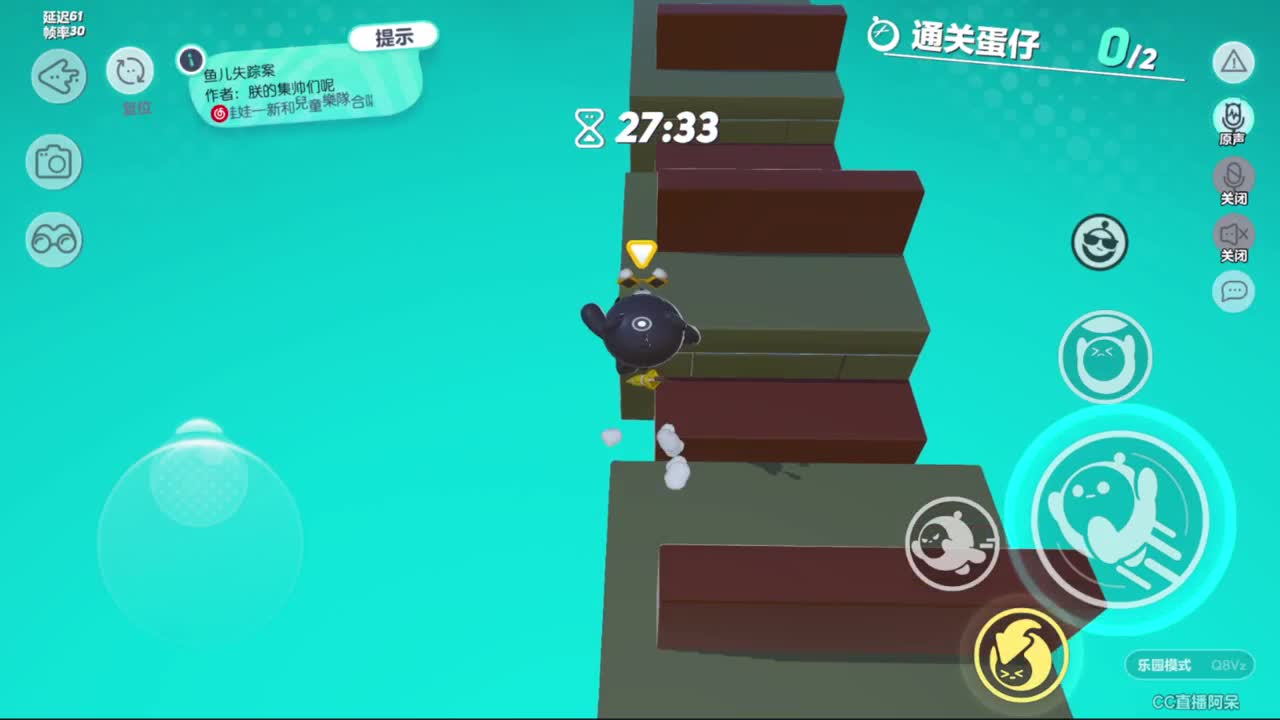Click the warning triangle report icon

(1233, 62)
